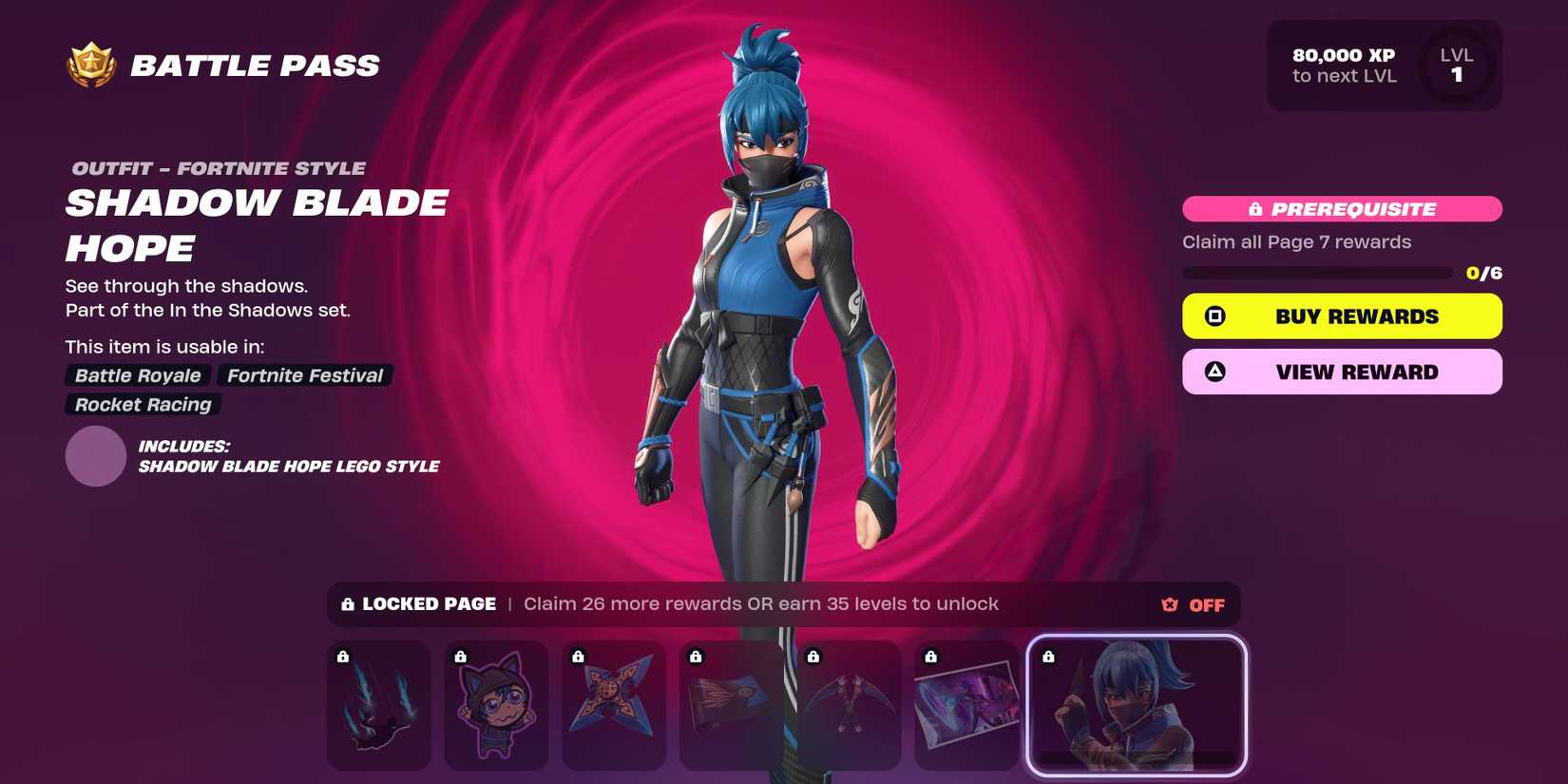Select the cat emoticon reward thumbnail

pyautogui.click(x=497, y=704)
